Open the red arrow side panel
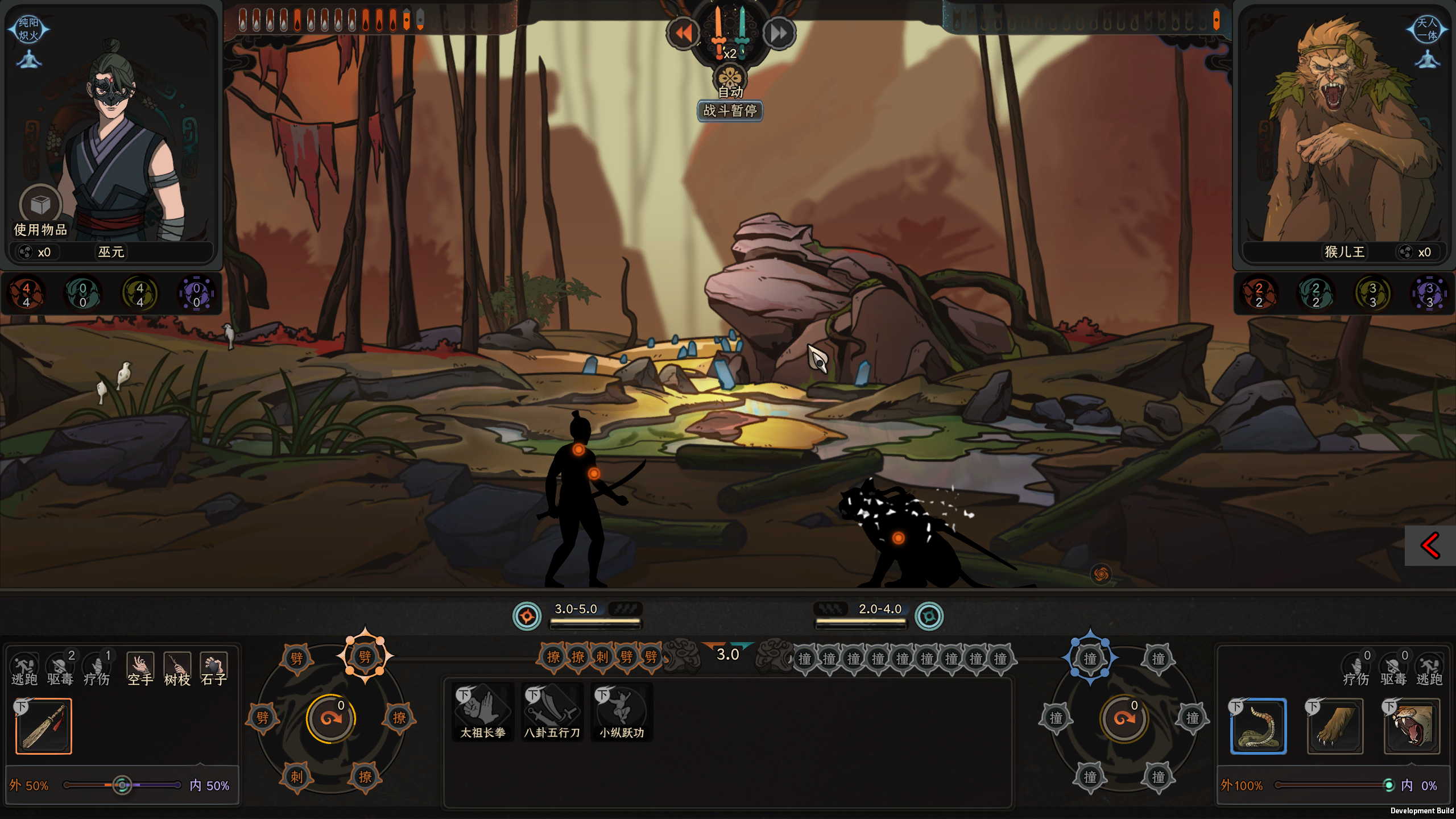Viewport: 1456px width, 819px height. click(1430, 546)
